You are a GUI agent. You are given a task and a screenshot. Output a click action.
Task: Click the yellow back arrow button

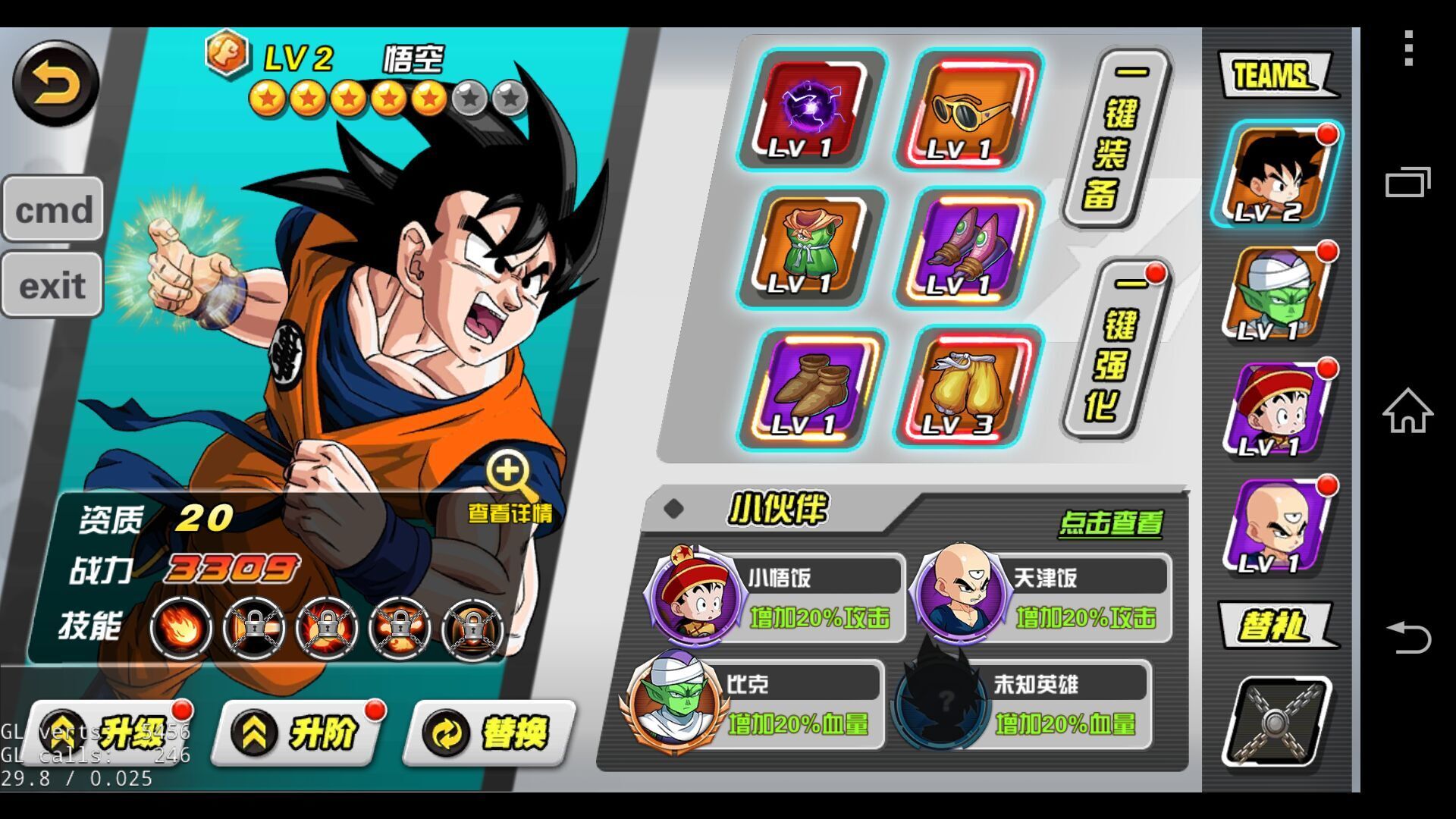click(x=55, y=83)
